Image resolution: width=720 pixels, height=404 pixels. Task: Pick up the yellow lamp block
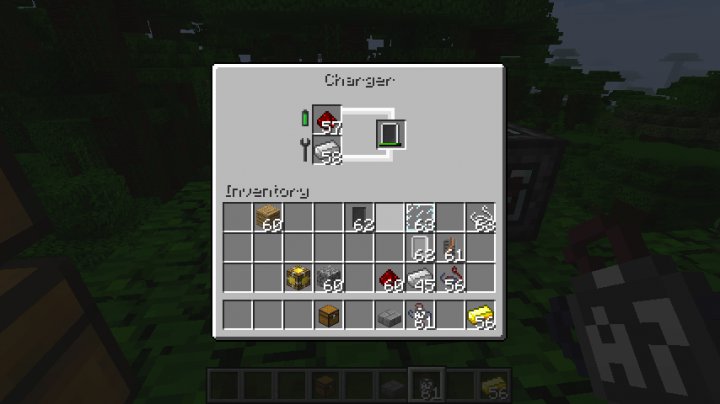(297, 277)
